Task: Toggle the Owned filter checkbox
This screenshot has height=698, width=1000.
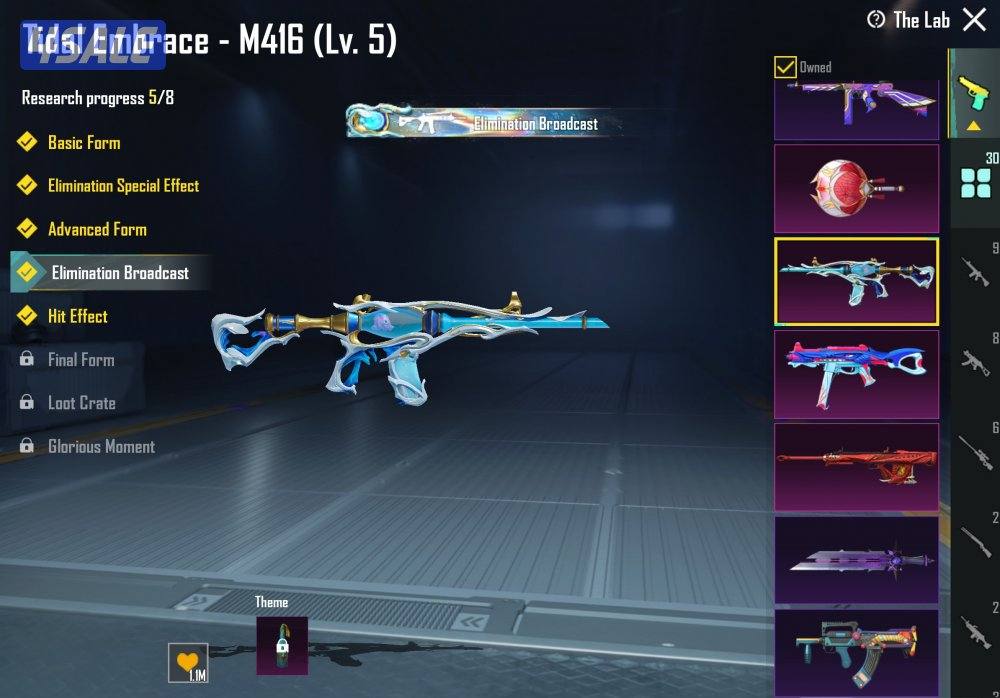Action: (x=786, y=67)
